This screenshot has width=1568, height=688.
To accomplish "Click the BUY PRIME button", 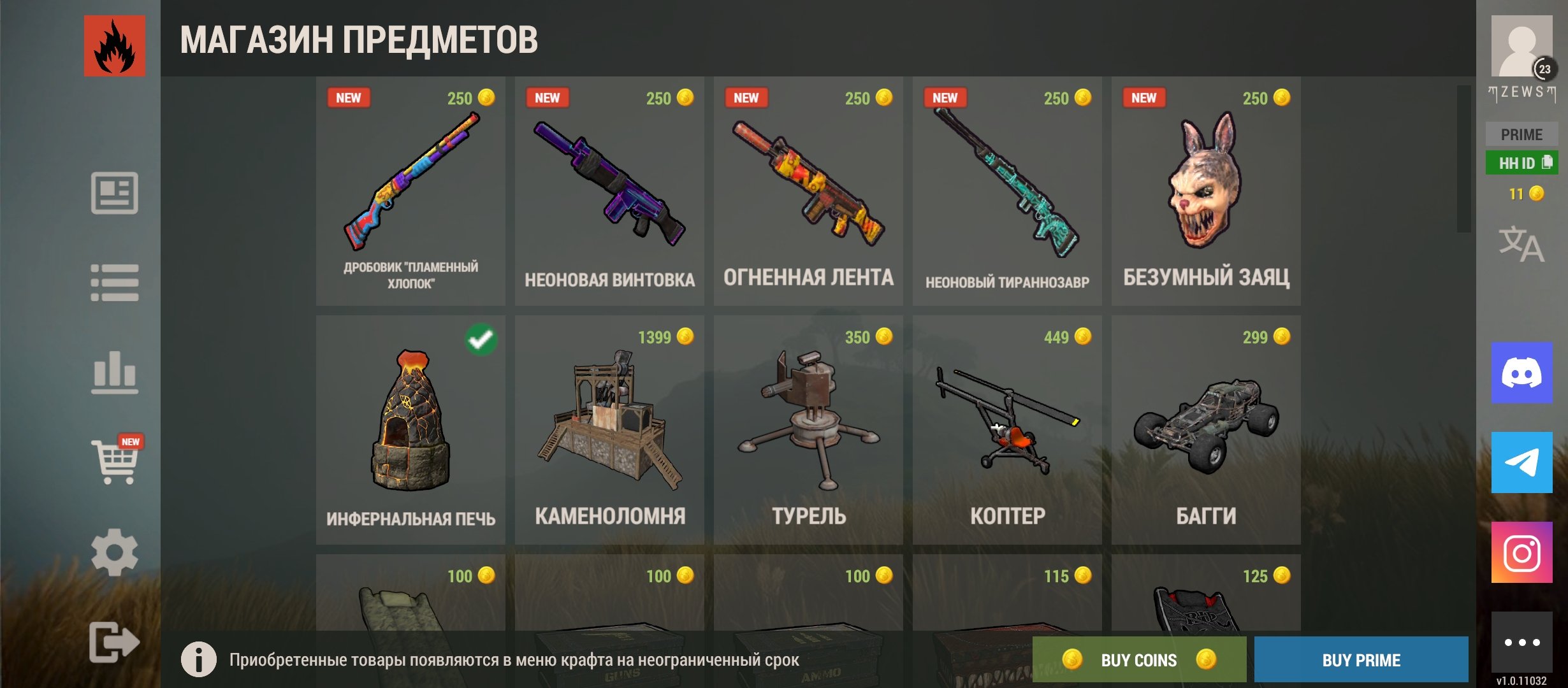I will 1361,659.
